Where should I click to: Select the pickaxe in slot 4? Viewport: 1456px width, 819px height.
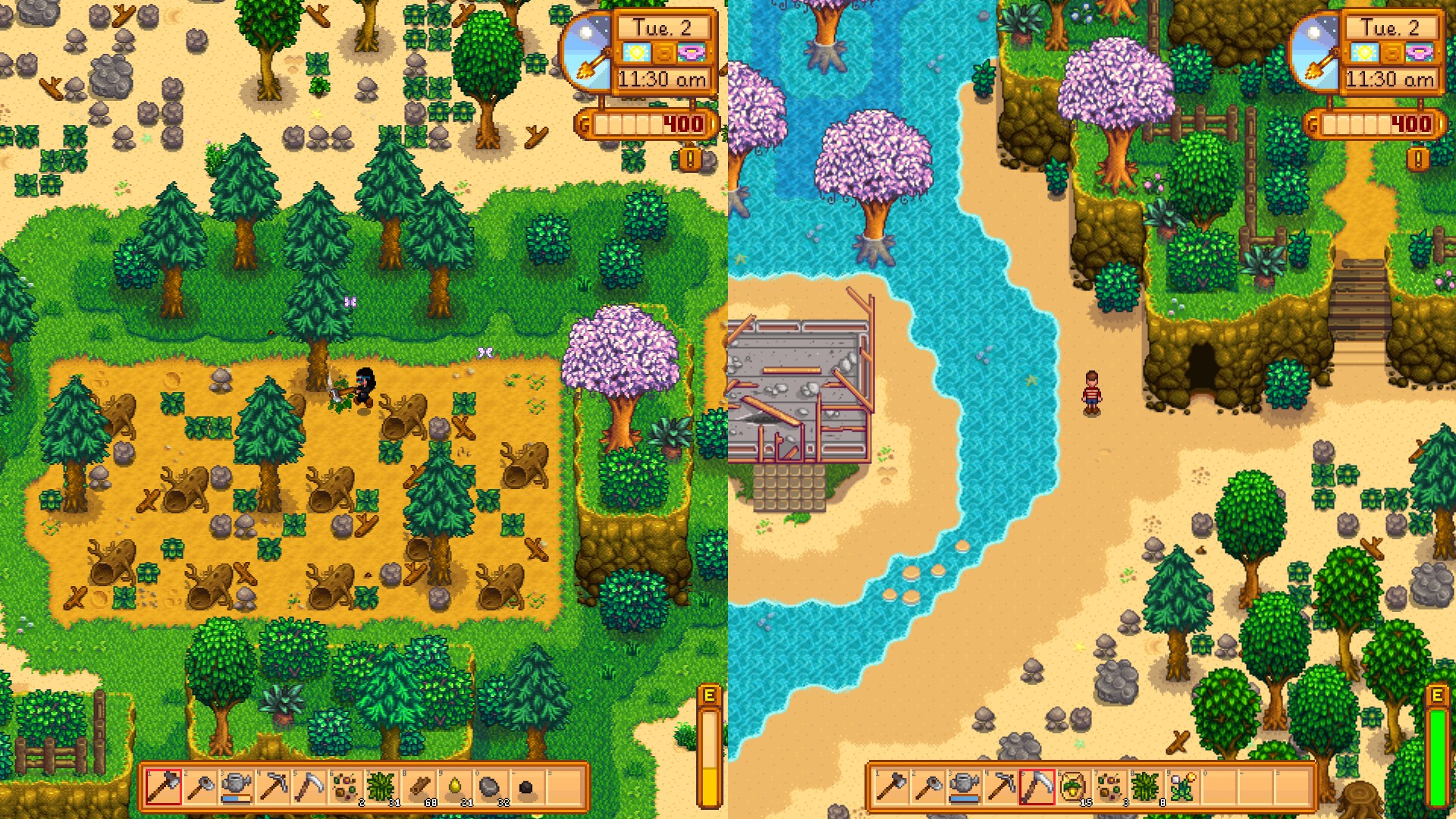coord(272,786)
